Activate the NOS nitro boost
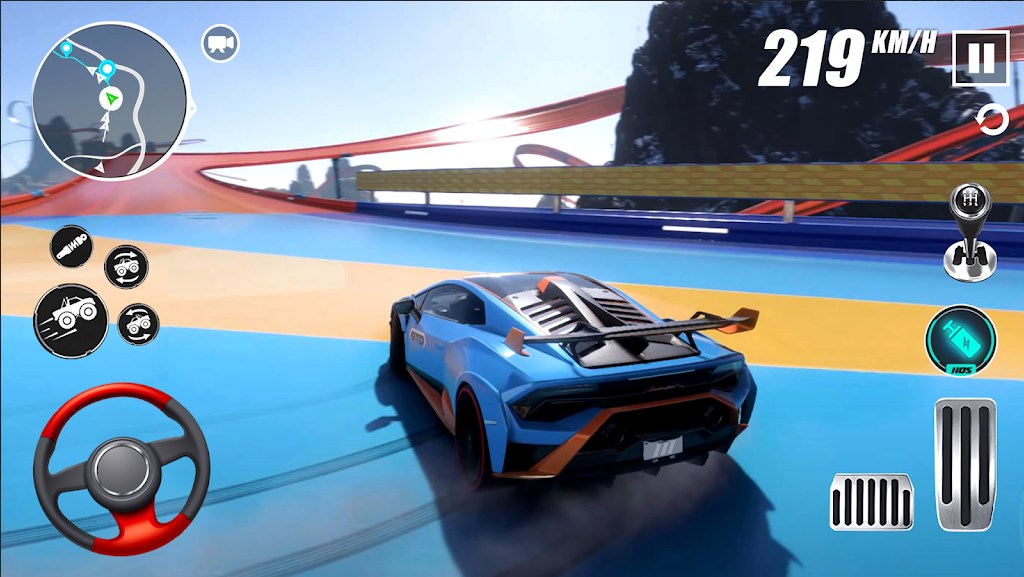The width and height of the screenshot is (1024, 577). (x=960, y=341)
